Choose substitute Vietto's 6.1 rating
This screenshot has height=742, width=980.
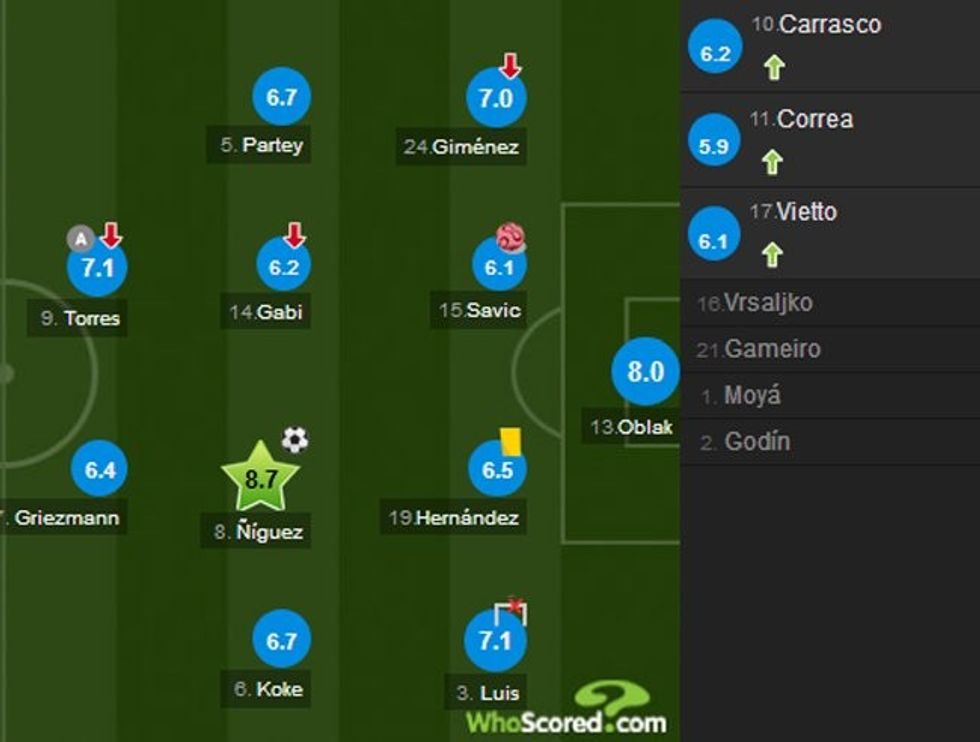(x=715, y=240)
